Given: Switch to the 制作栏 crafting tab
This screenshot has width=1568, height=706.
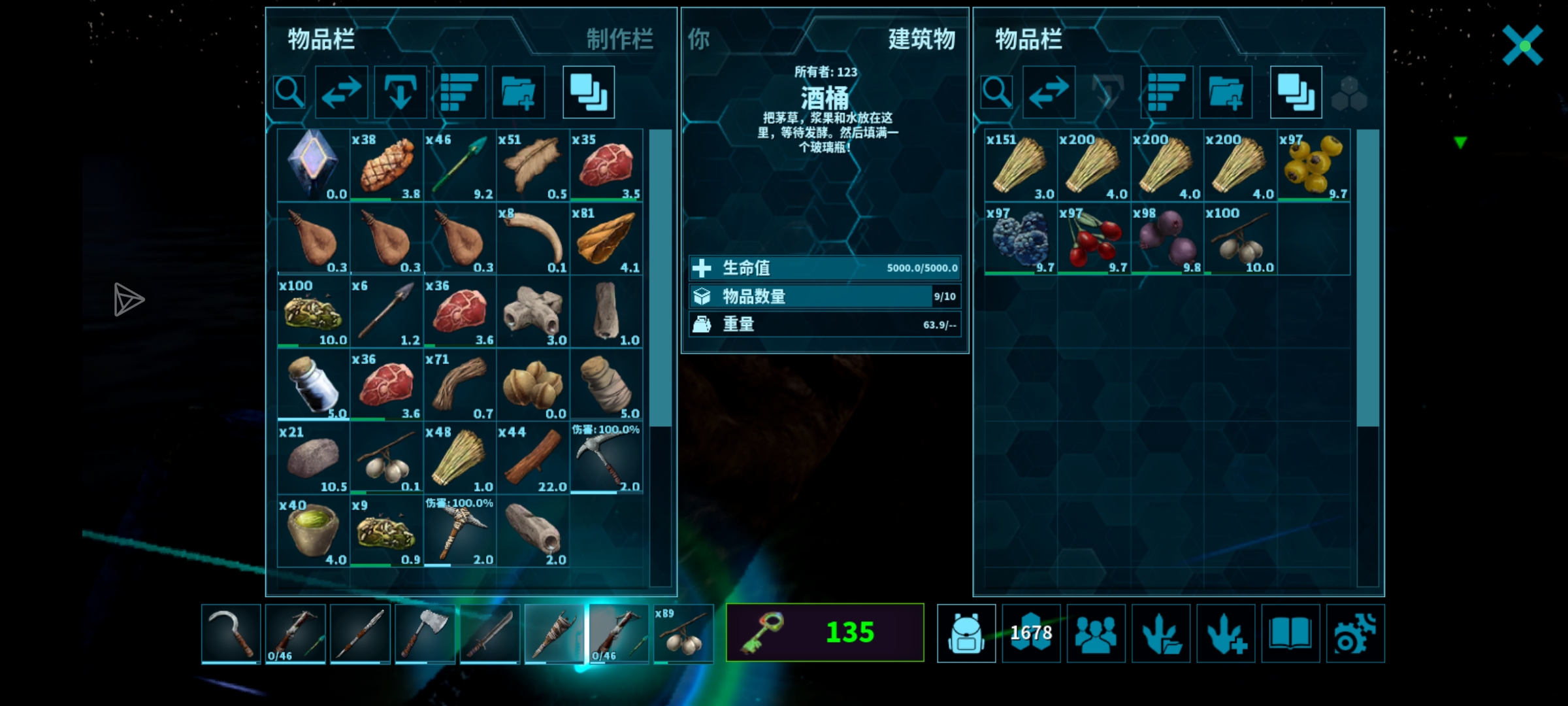Looking at the screenshot, I should 619,39.
